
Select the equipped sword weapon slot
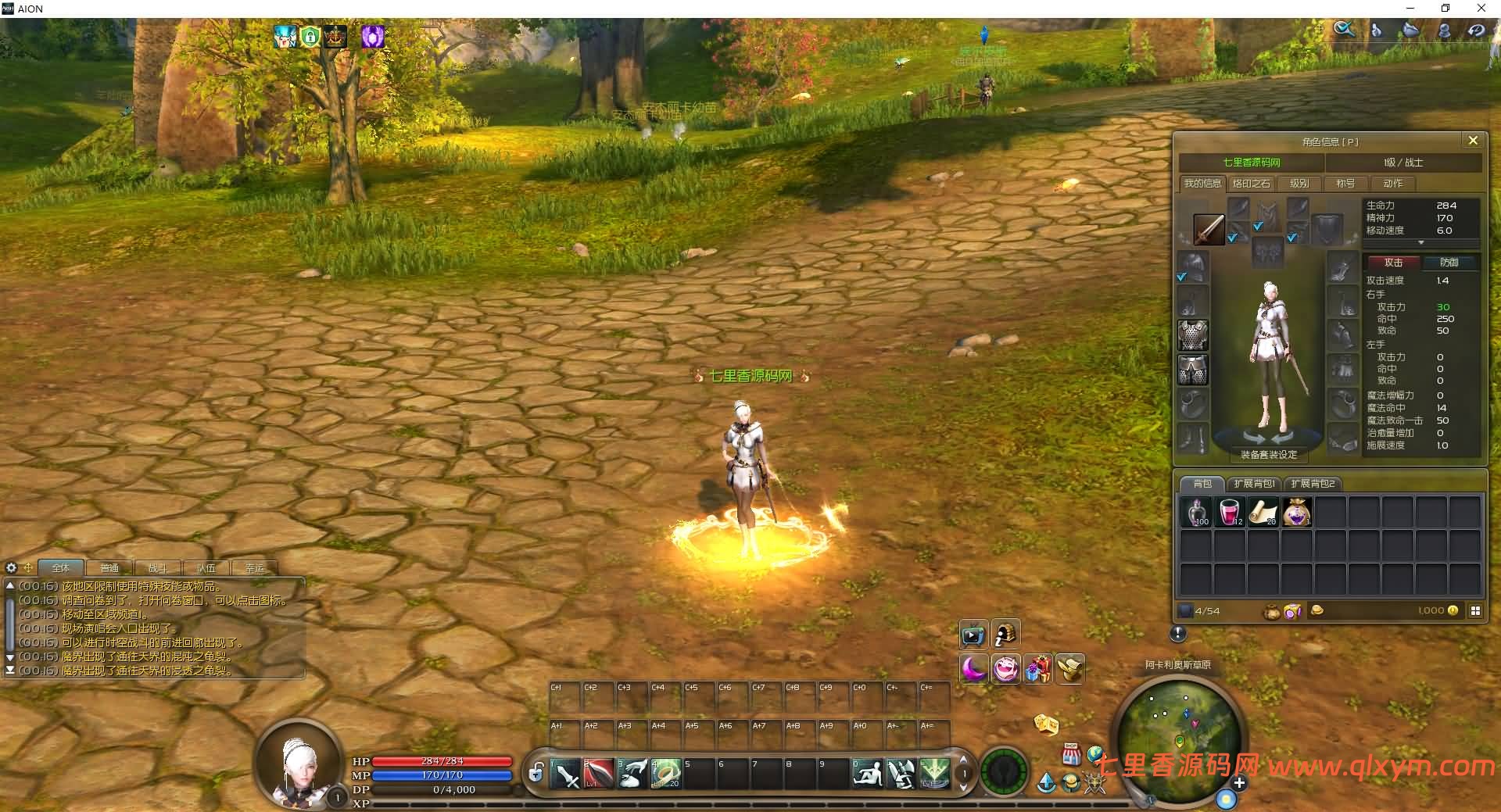1209,230
